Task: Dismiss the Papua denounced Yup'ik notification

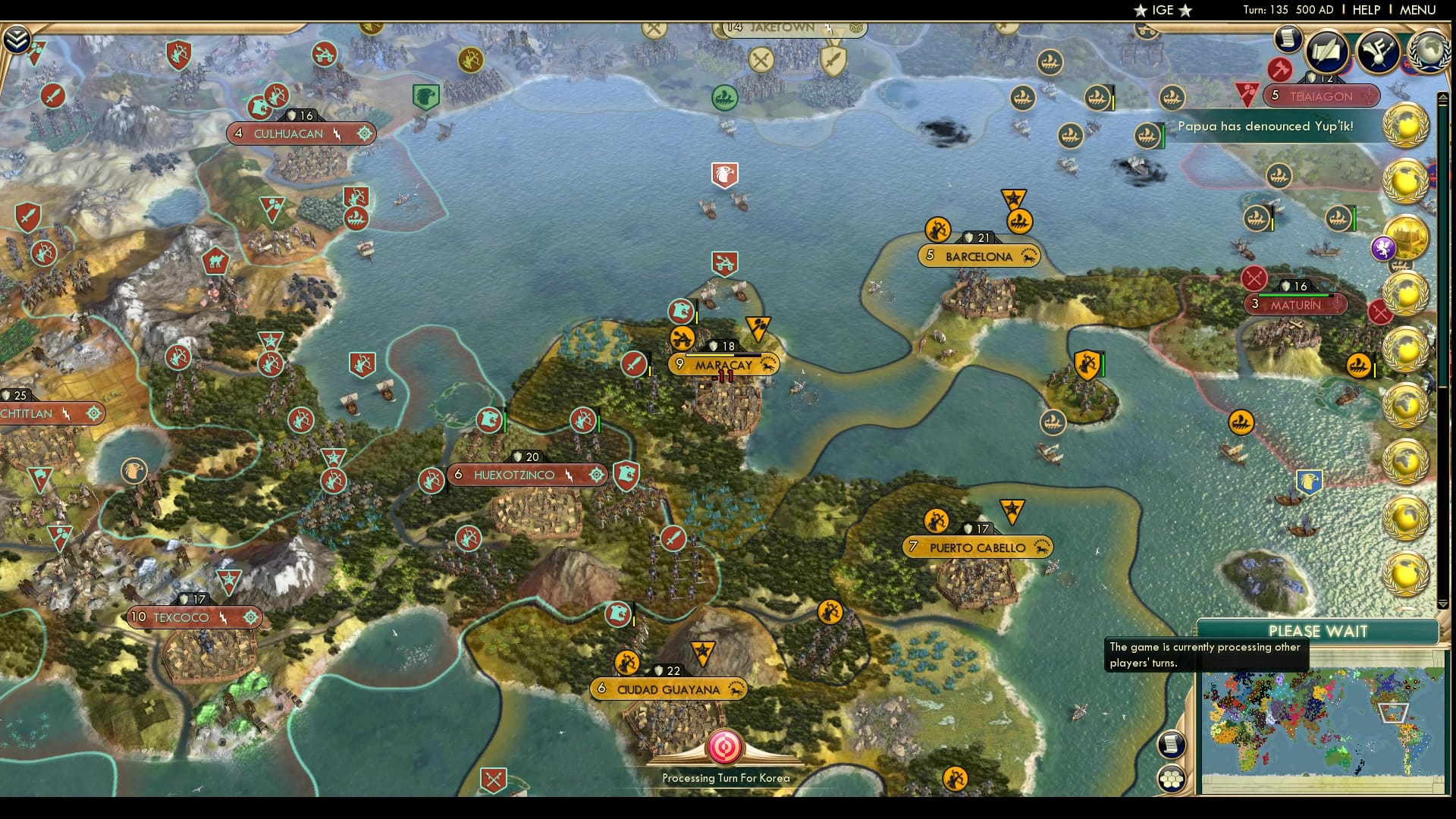Action: [1267, 127]
